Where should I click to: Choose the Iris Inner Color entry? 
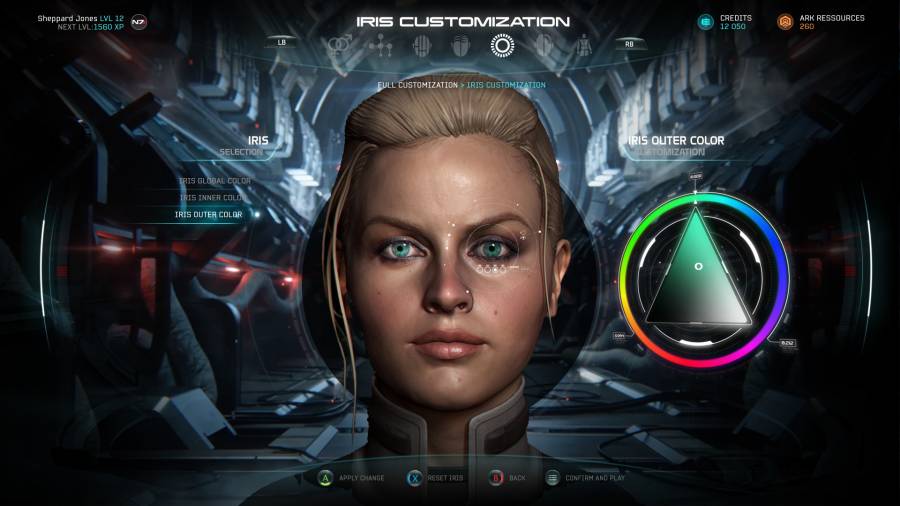(x=213, y=197)
